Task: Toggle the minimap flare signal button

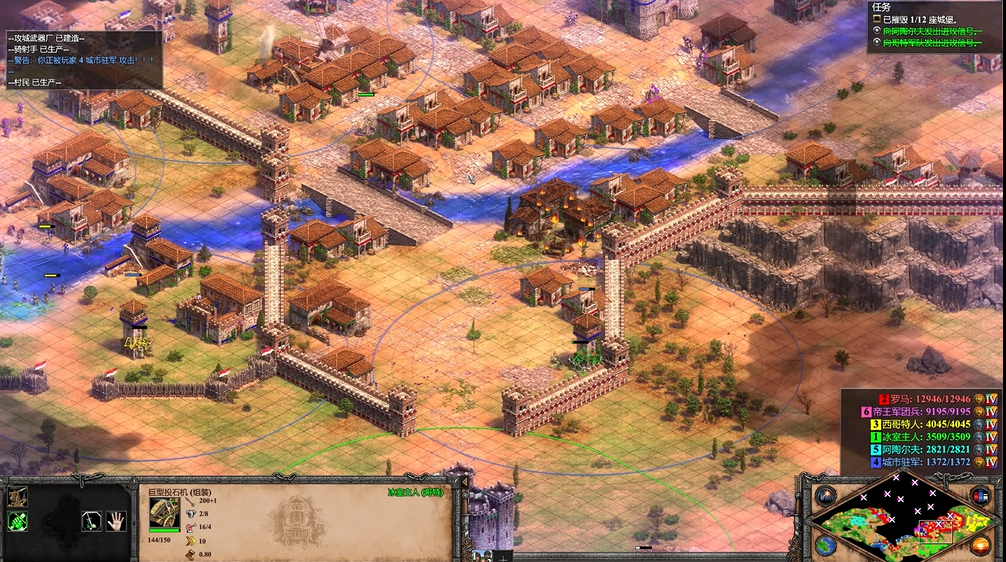Action: (x=826, y=496)
